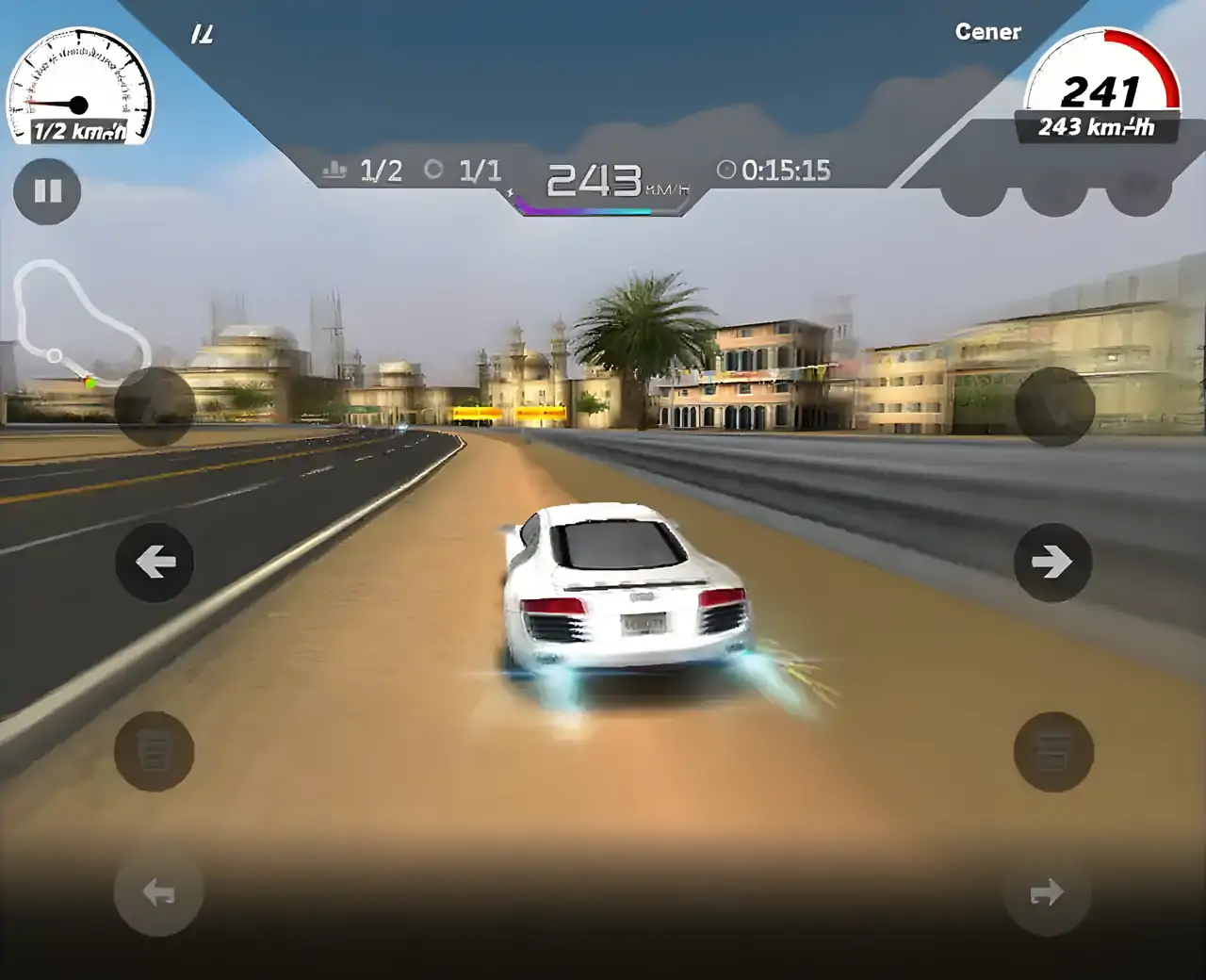Viewport: 1206px width, 980px height.
Task: Select the right steering arrow
Action: point(1052,561)
